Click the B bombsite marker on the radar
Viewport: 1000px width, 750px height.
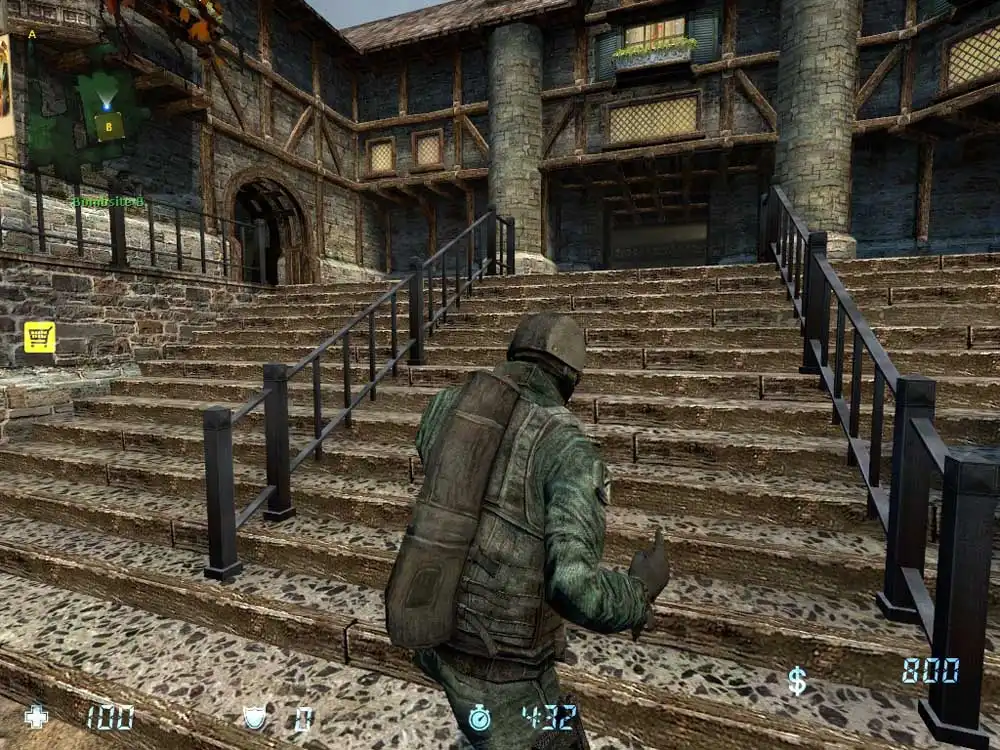pos(109,126)
